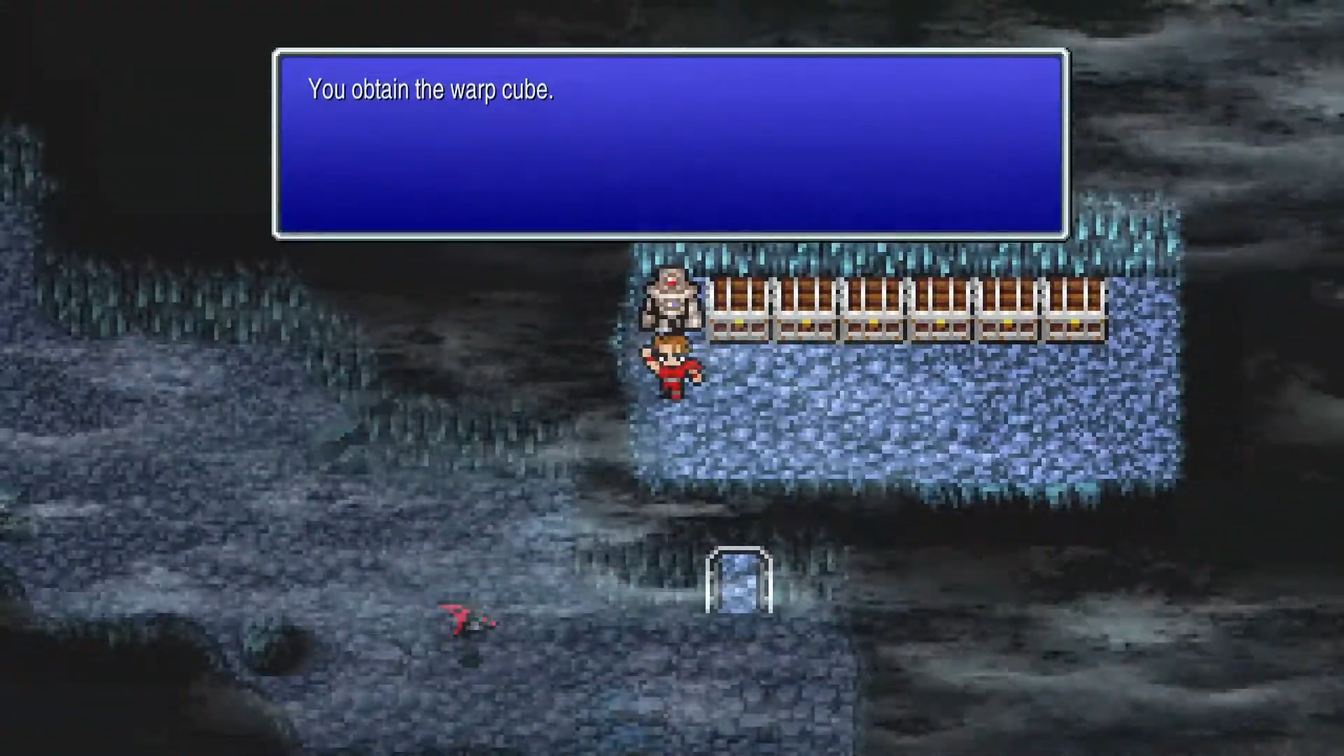Dismiss the warp cube dialog box
The image size is (1344, 756).
668,140
